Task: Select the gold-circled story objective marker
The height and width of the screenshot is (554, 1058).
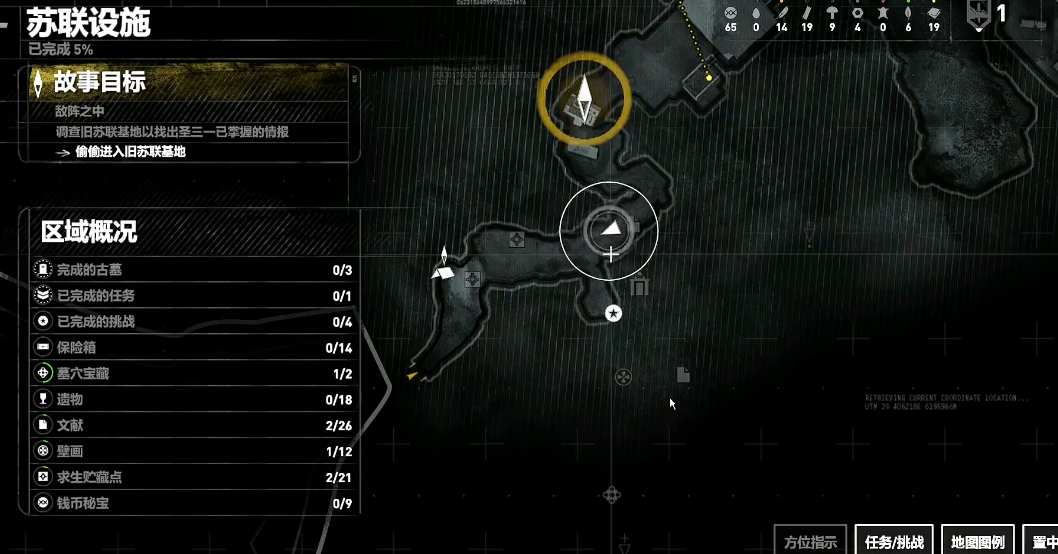Action: [584, 98]
